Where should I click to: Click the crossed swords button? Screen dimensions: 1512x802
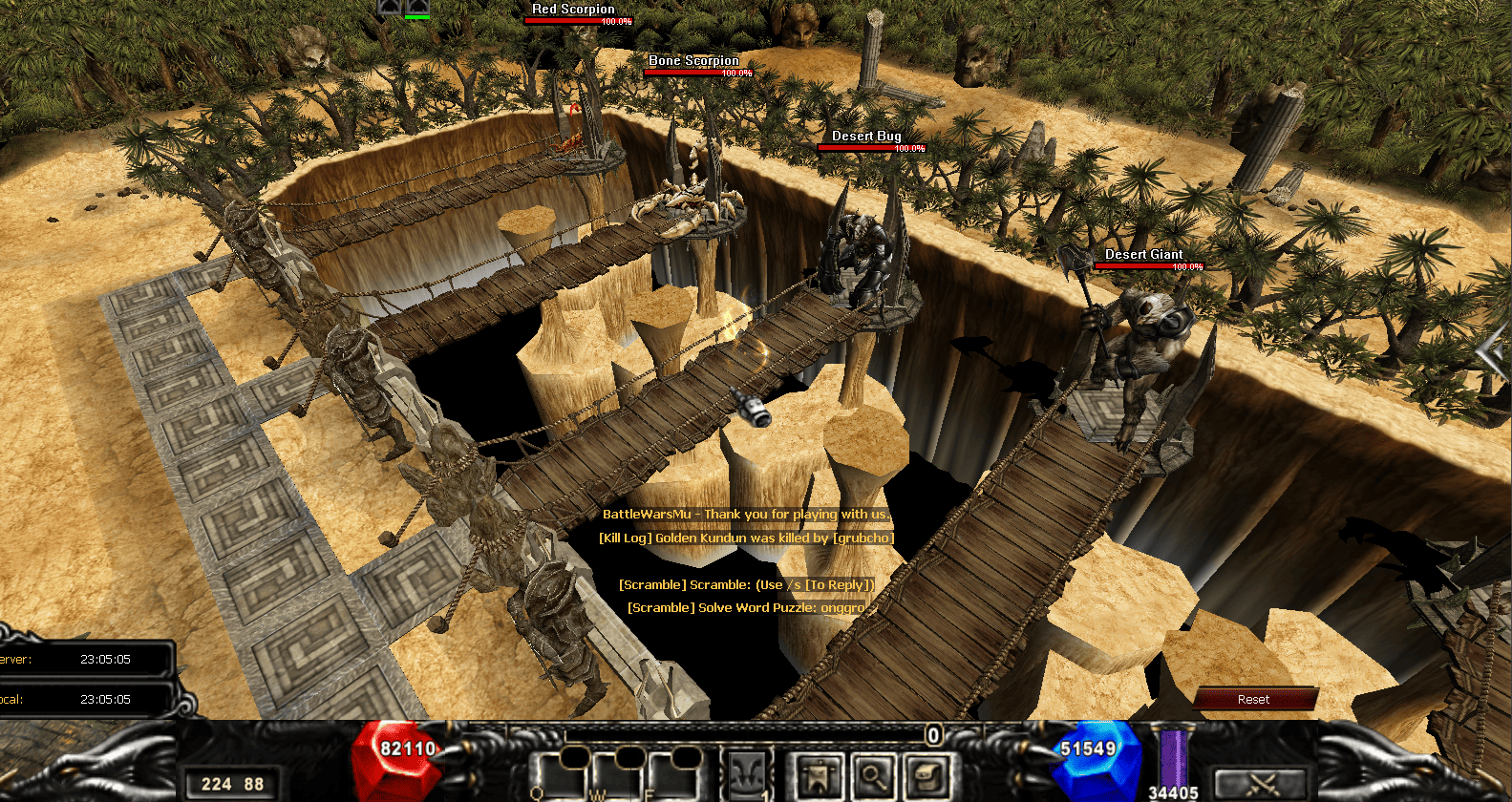coord(1261,785)
